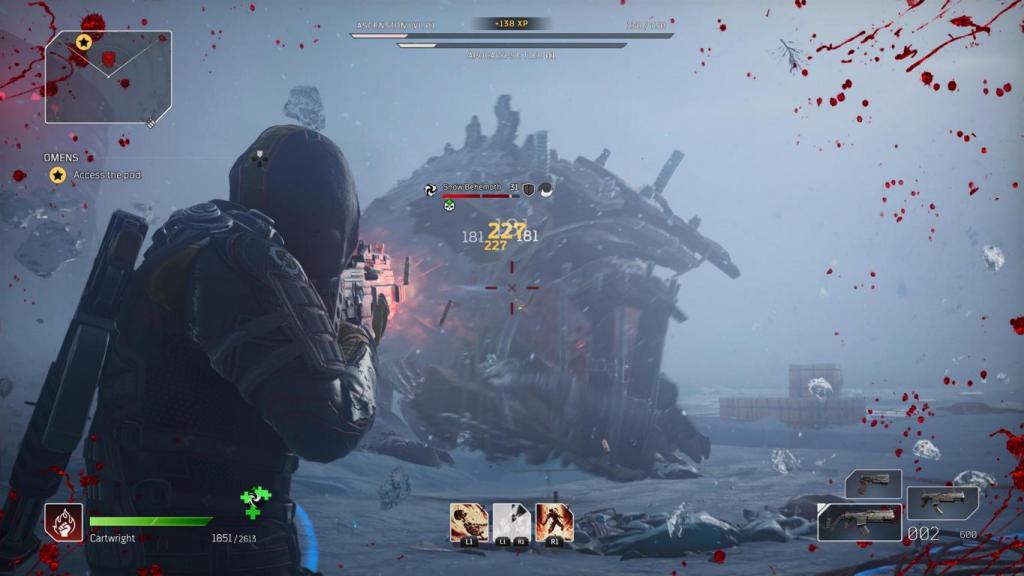This screenshot has width=1024, height=576.
Task: Switch to the pistol sidearm slot
Action: 873,484
